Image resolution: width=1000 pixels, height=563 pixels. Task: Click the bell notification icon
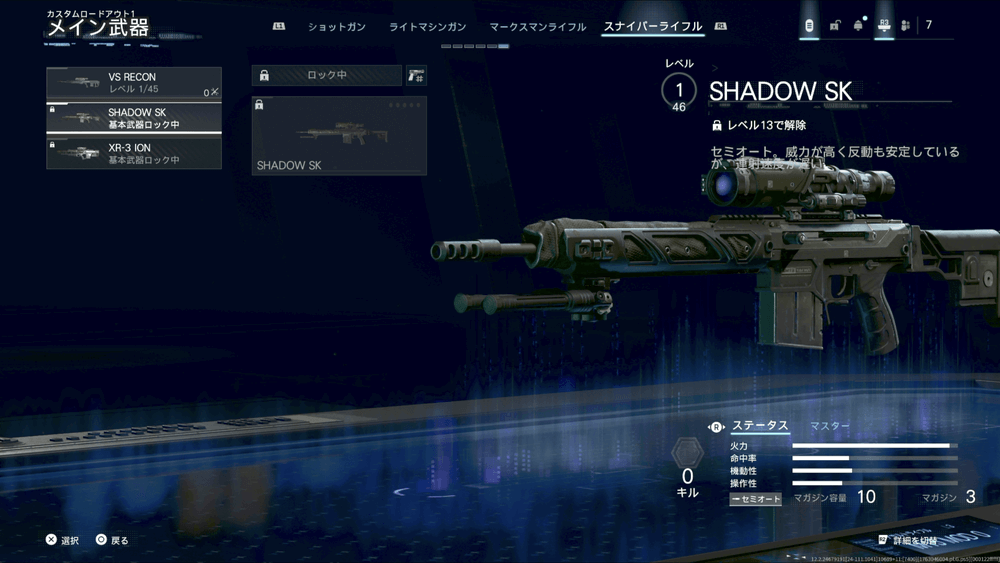click(x=858, y=26)
